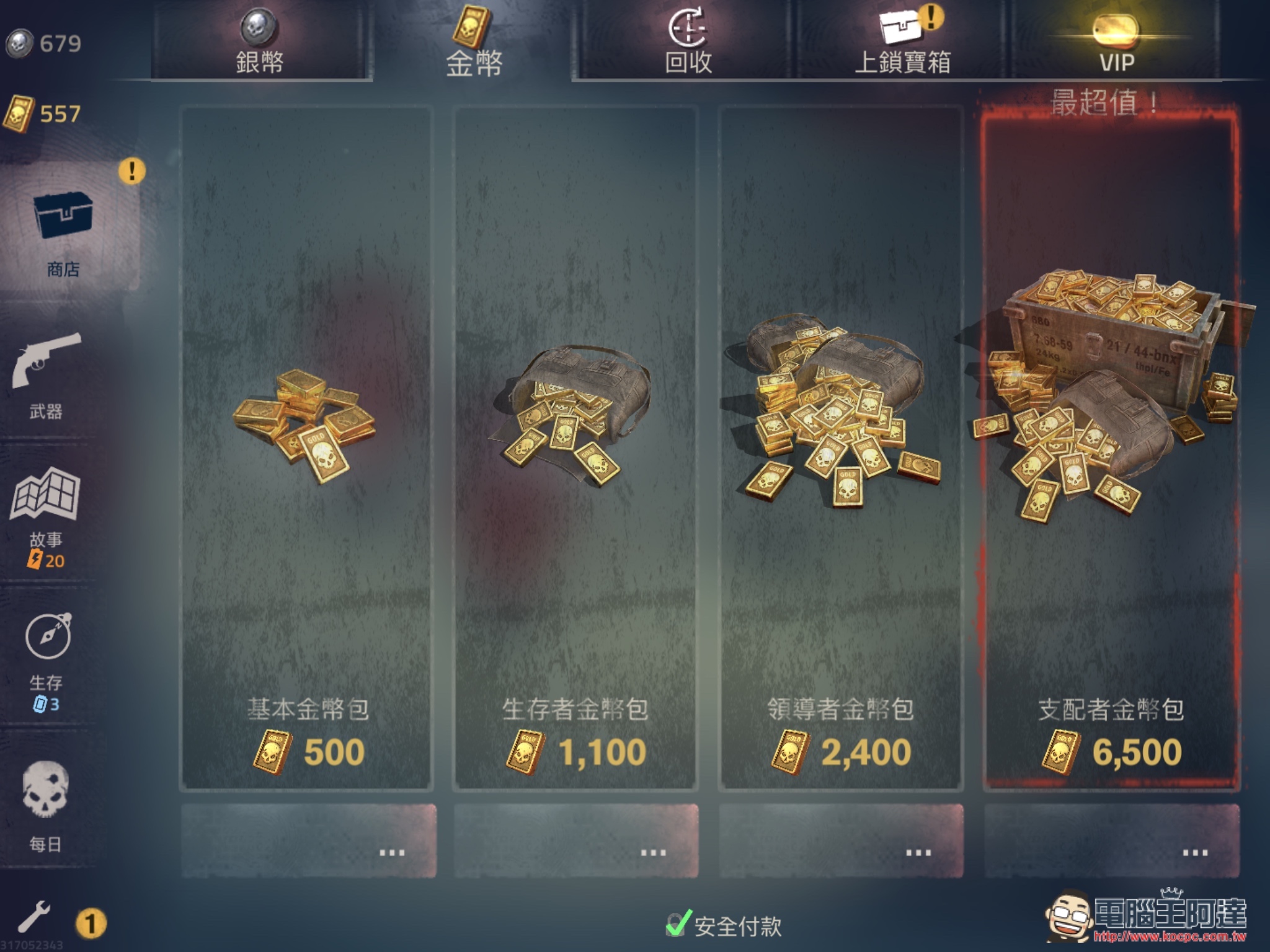Click the buy button under 生存者金幣包

[x=576, y=840]
